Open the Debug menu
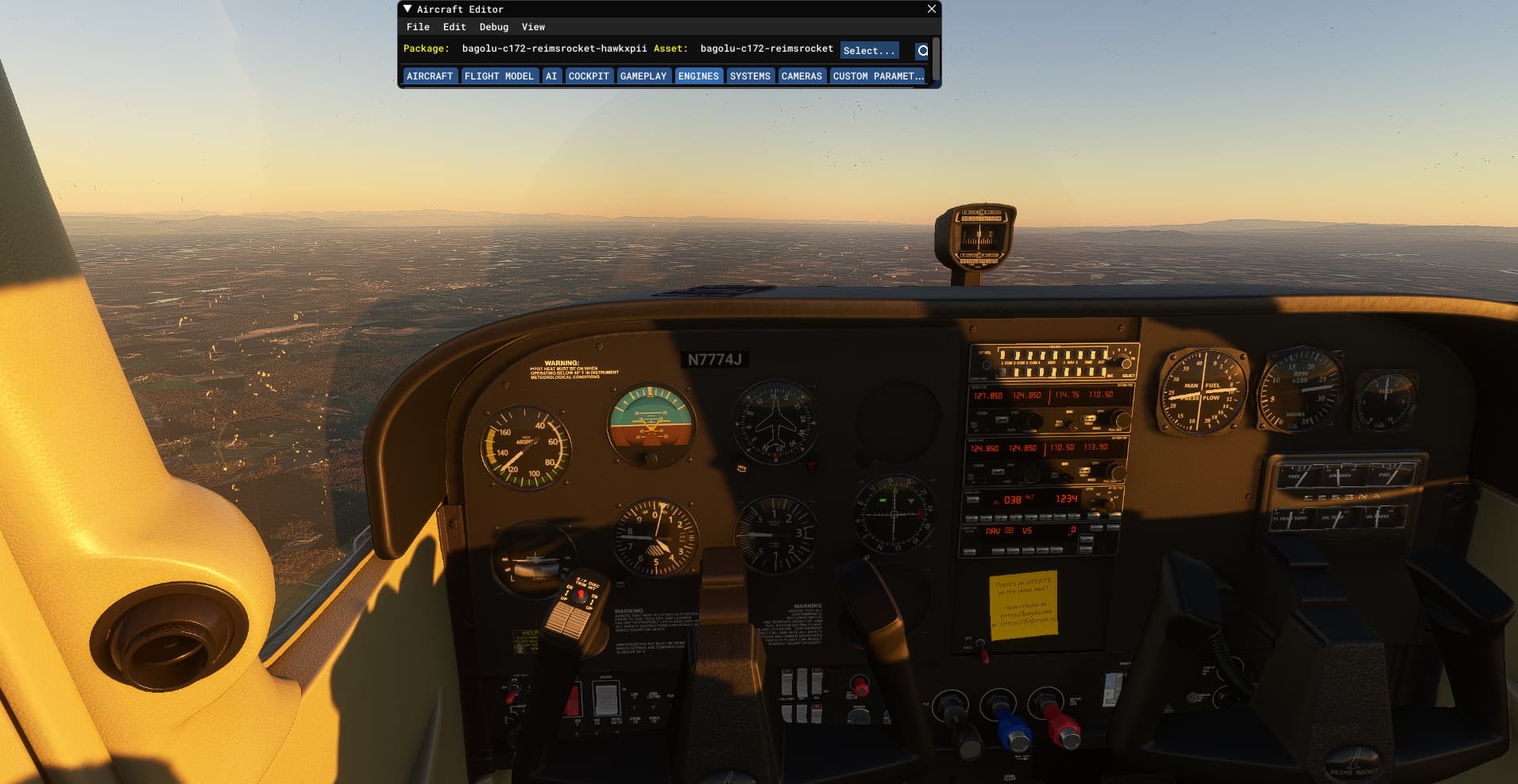This screenshot has height=784, width=1518. pyautogui.click(x=492, y=26)
